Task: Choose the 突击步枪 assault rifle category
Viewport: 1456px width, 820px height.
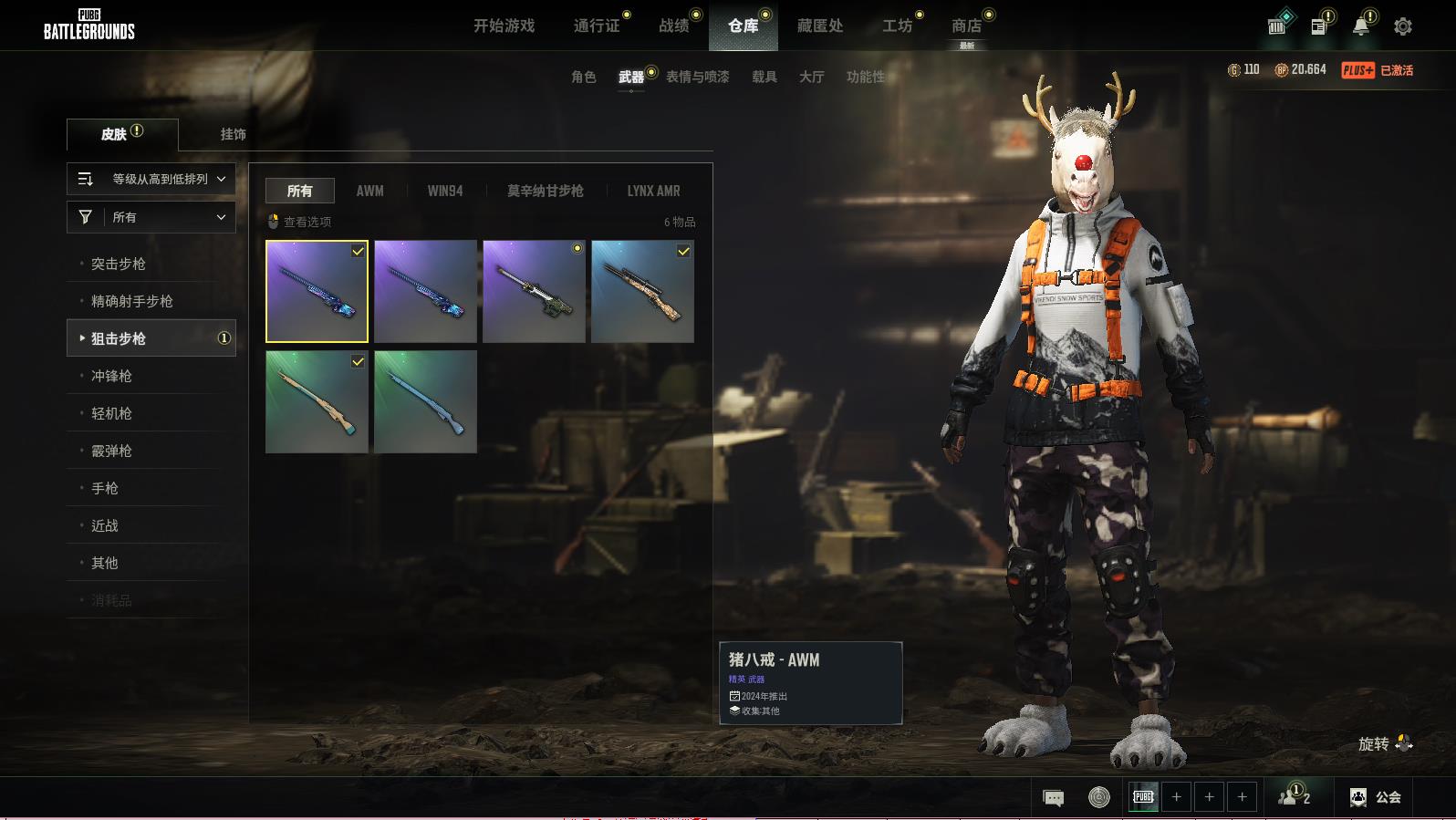Action: (x=119, y=264)
